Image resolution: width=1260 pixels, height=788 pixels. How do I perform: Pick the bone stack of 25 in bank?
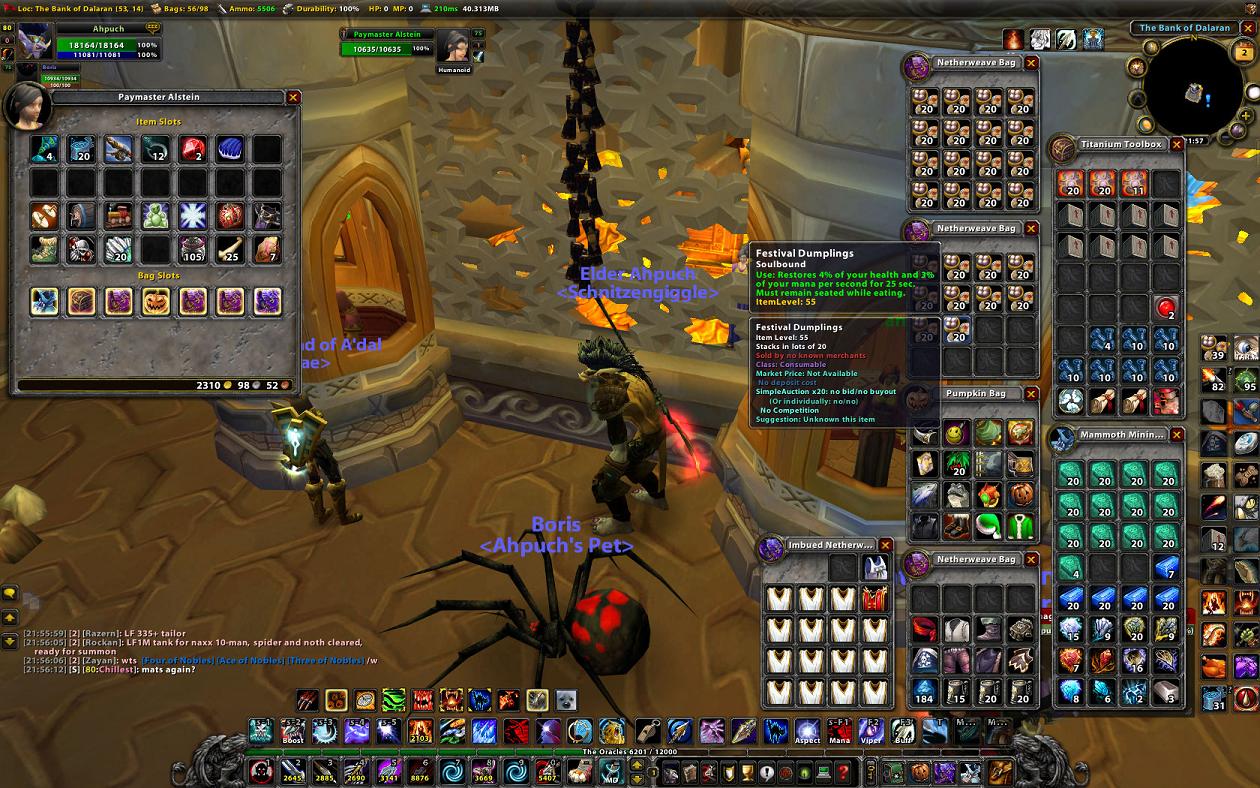[229, 249]
